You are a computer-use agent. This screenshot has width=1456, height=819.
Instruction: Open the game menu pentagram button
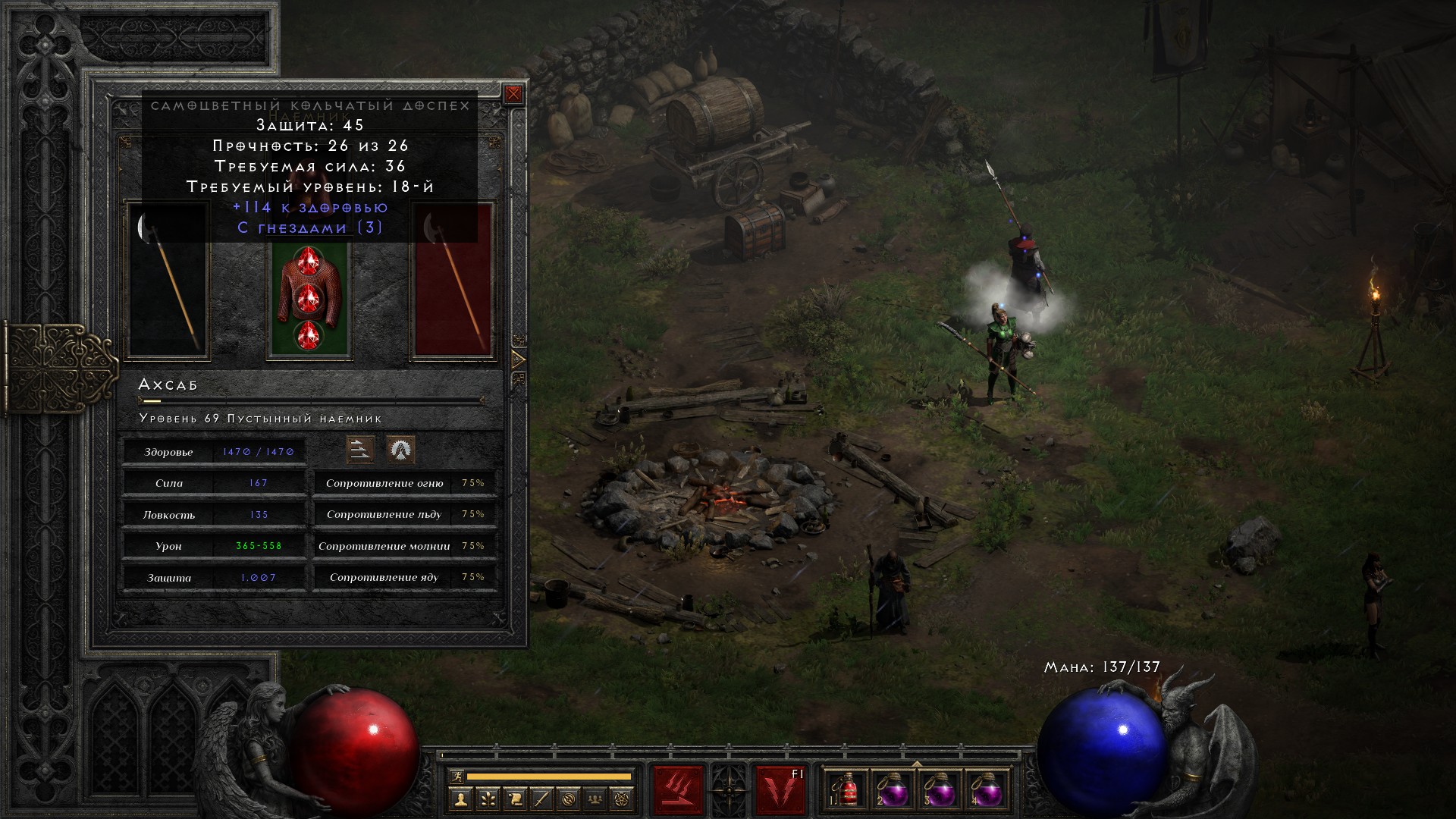pyautogui.click(x=623, y=799)
